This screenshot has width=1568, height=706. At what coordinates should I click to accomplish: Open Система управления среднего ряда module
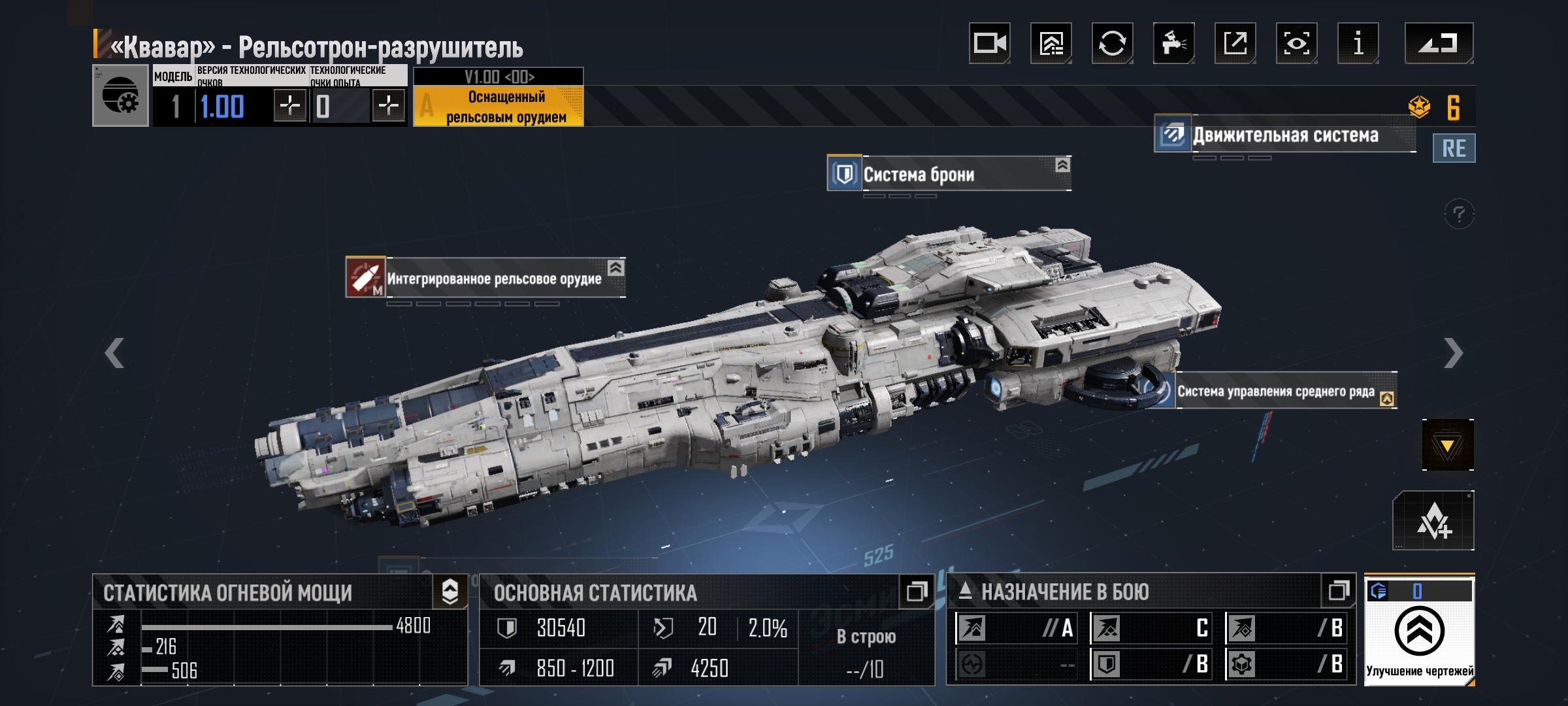point(1275,391)
